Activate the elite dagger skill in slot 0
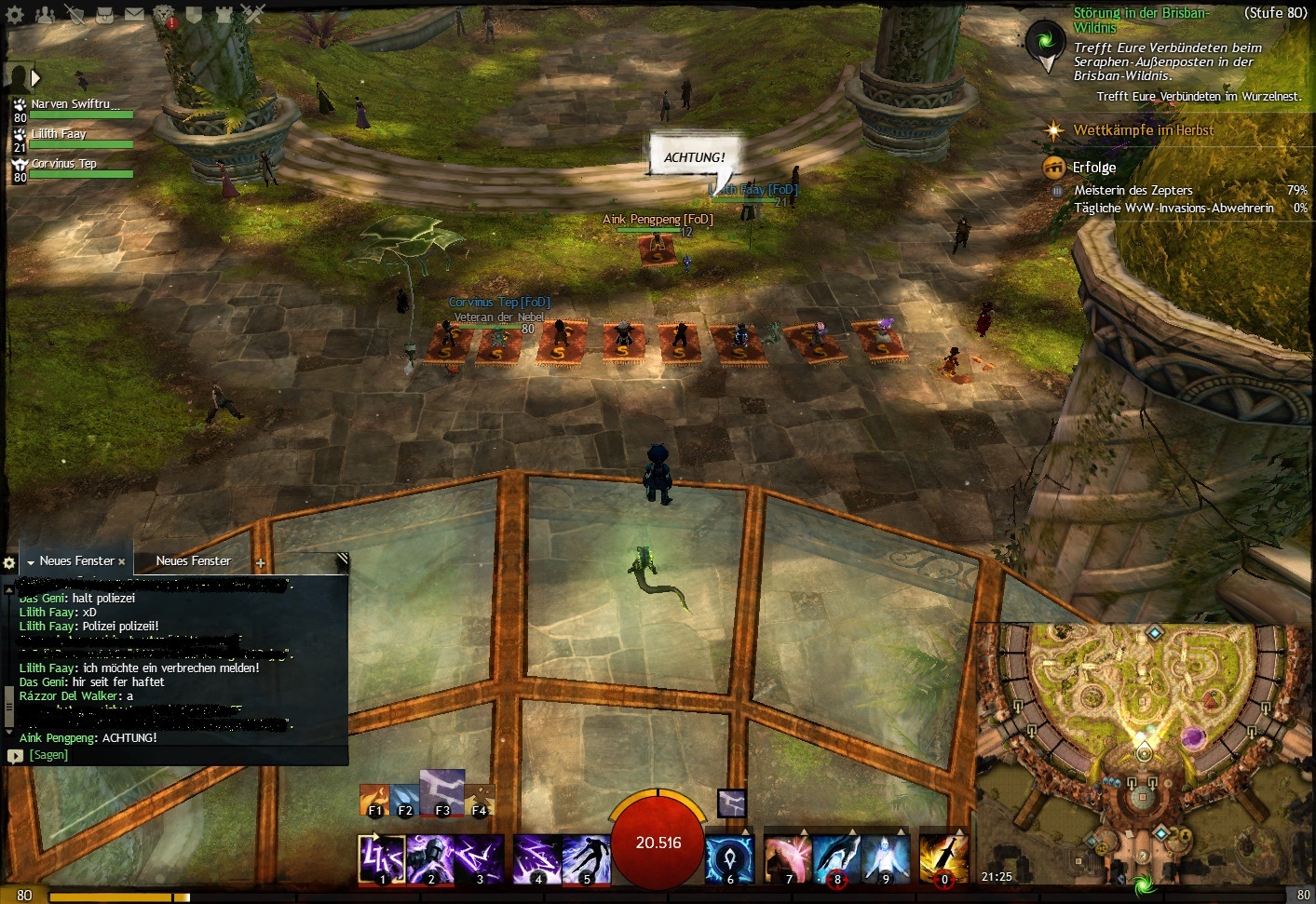 943,859
